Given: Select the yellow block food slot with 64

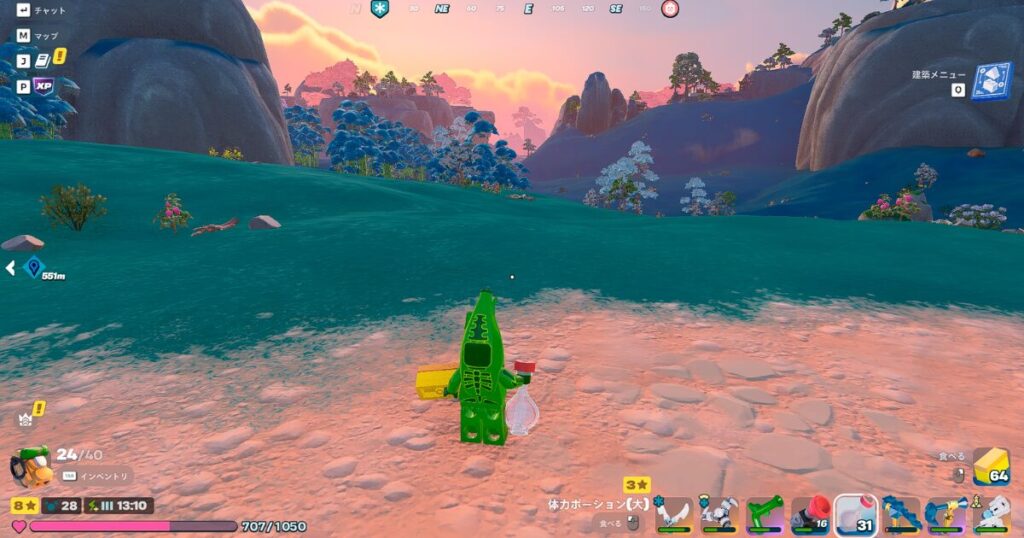Looking at the screenshot, I should coord(991,466).
